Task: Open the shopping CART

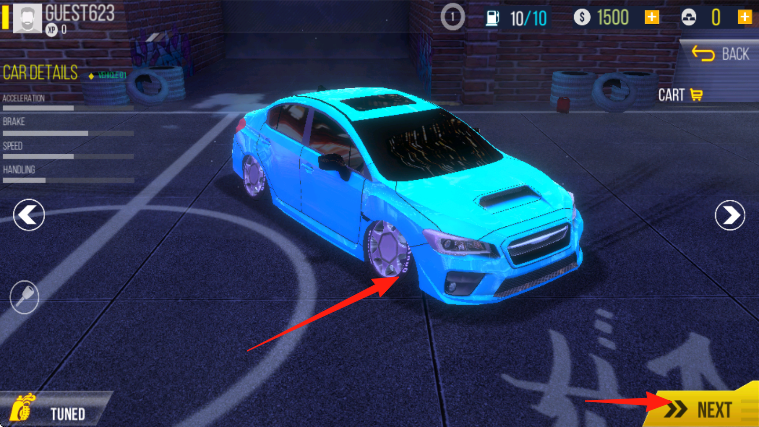Action: [x=681, y=95]
